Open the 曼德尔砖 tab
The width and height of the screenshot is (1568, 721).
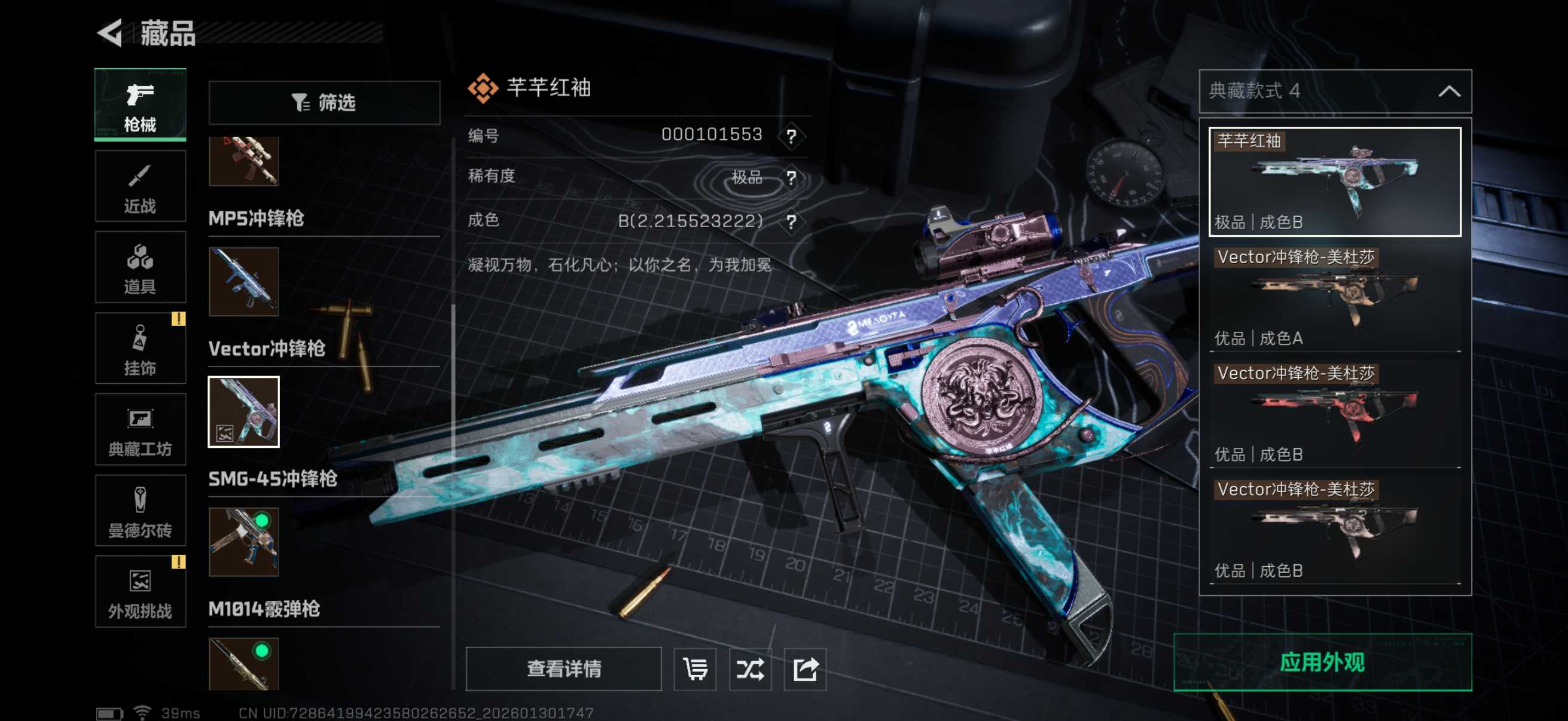click(140, 511)
